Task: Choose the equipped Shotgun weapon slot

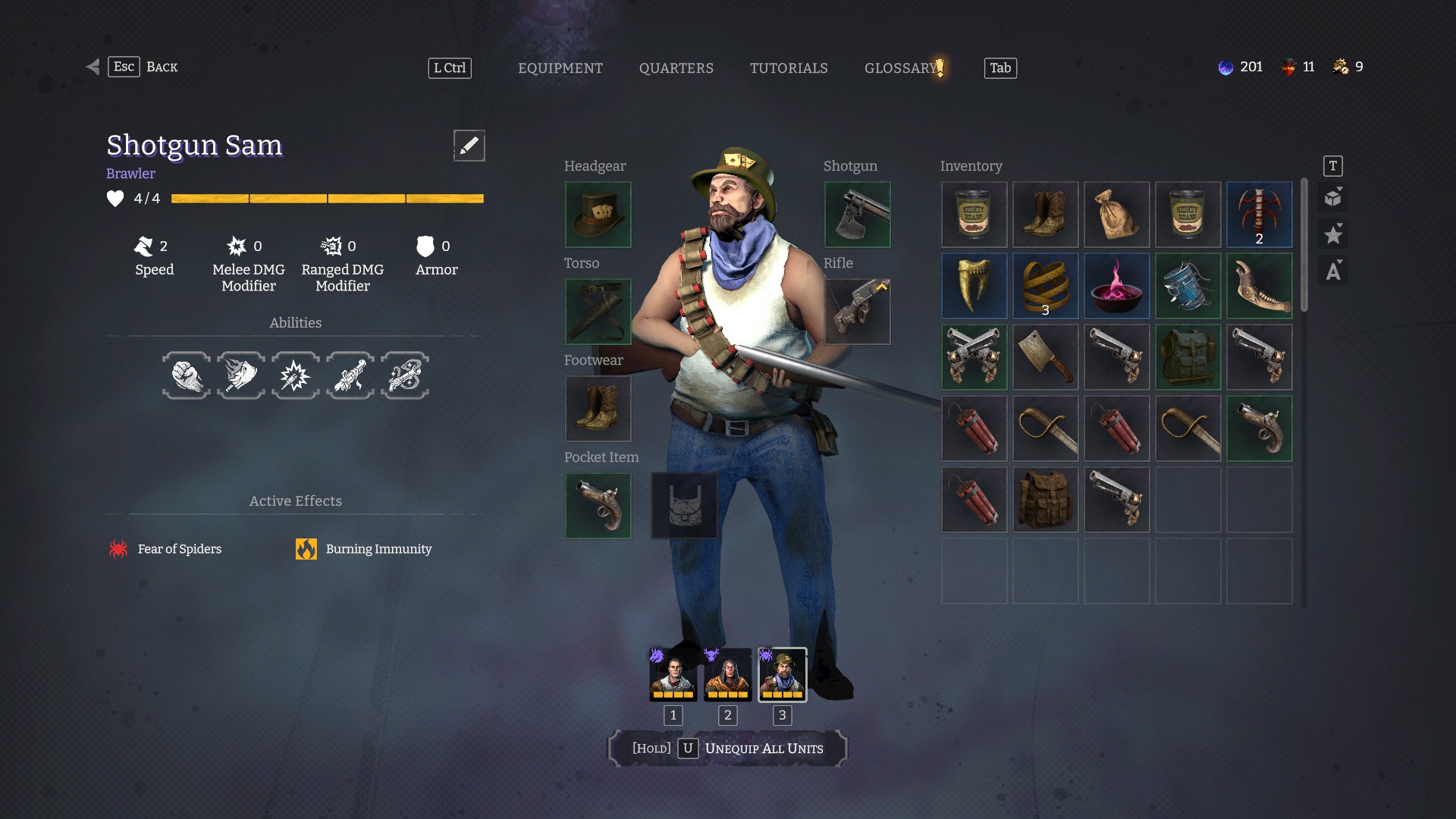Action: (857, 215)
